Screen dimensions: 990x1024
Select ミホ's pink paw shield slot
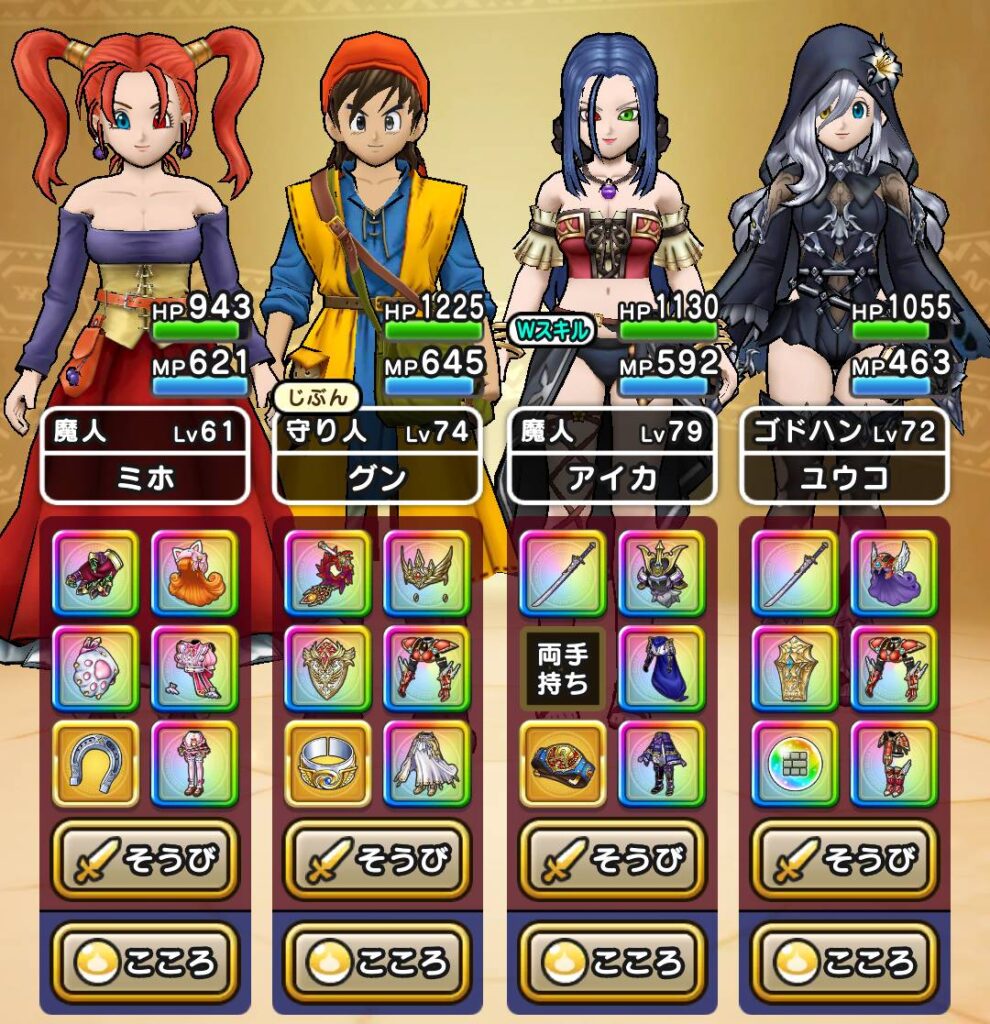coord(95,668)
